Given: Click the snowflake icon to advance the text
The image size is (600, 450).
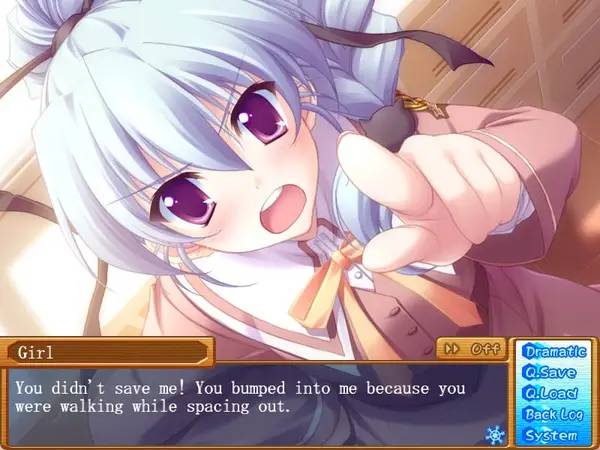Looking at the screenshot, I should point(493,434).
